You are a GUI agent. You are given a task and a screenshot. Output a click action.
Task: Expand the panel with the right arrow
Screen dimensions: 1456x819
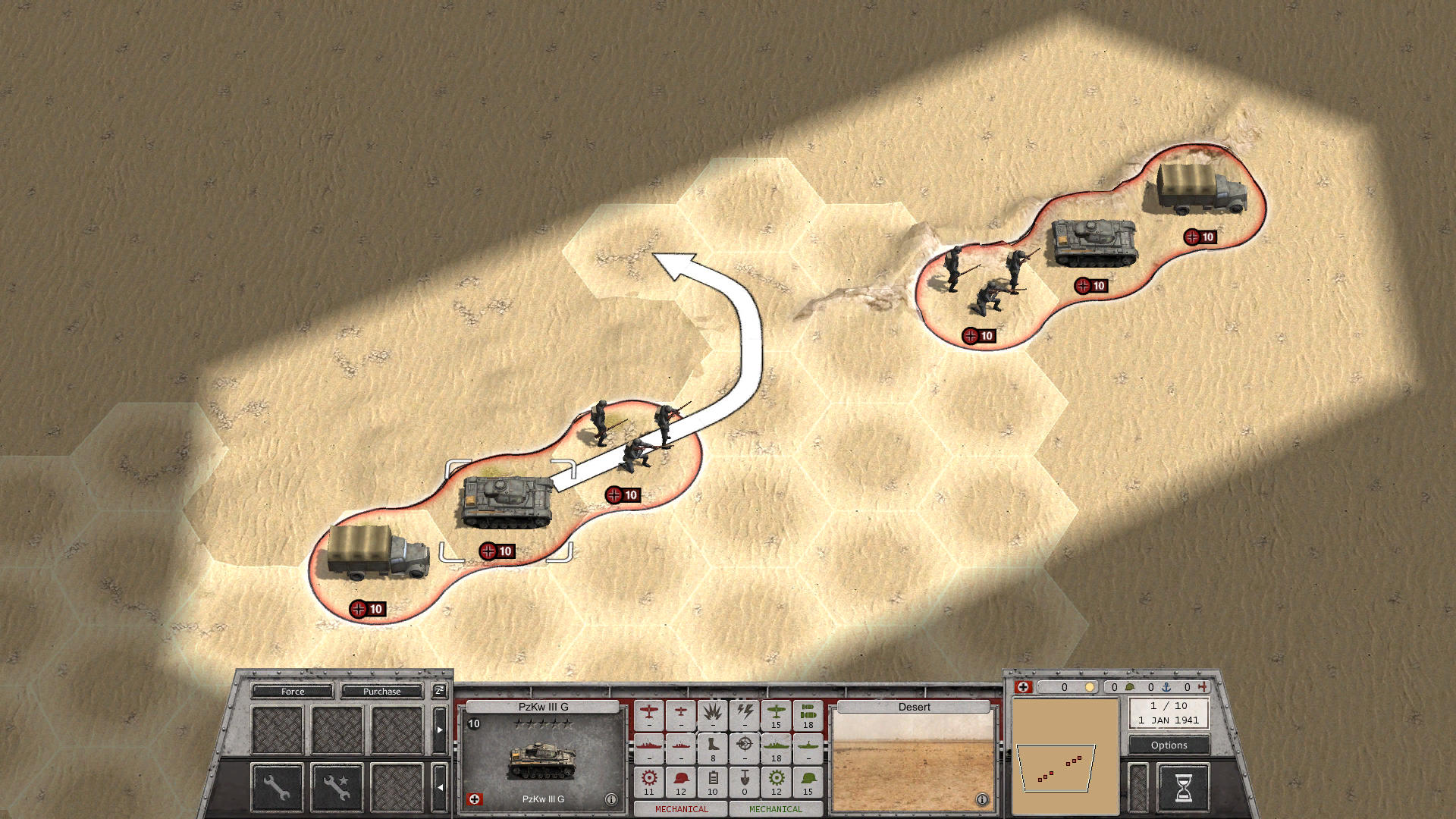tap(440, 730)
